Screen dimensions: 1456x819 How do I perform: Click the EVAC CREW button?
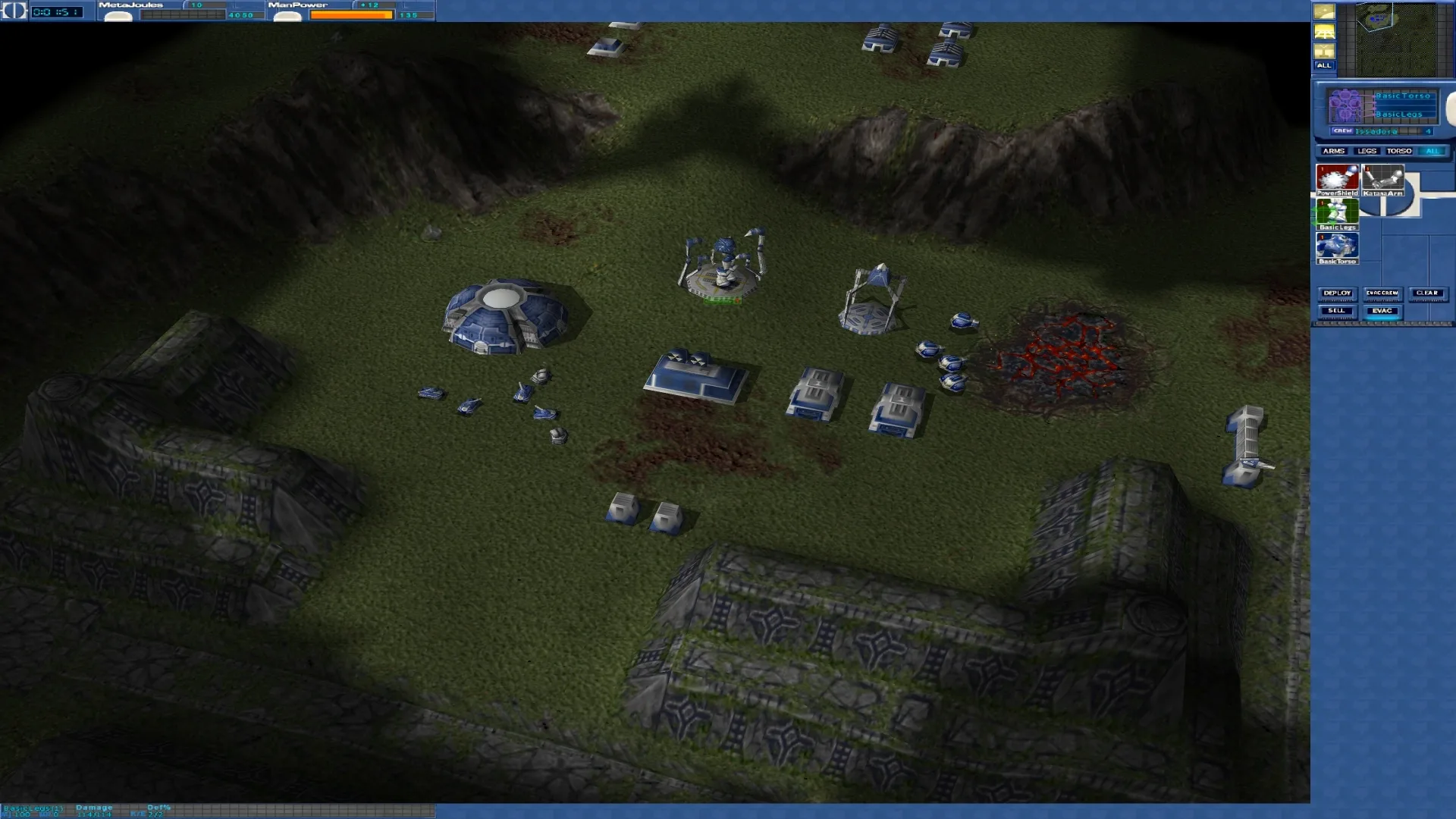coord(1382,293)
